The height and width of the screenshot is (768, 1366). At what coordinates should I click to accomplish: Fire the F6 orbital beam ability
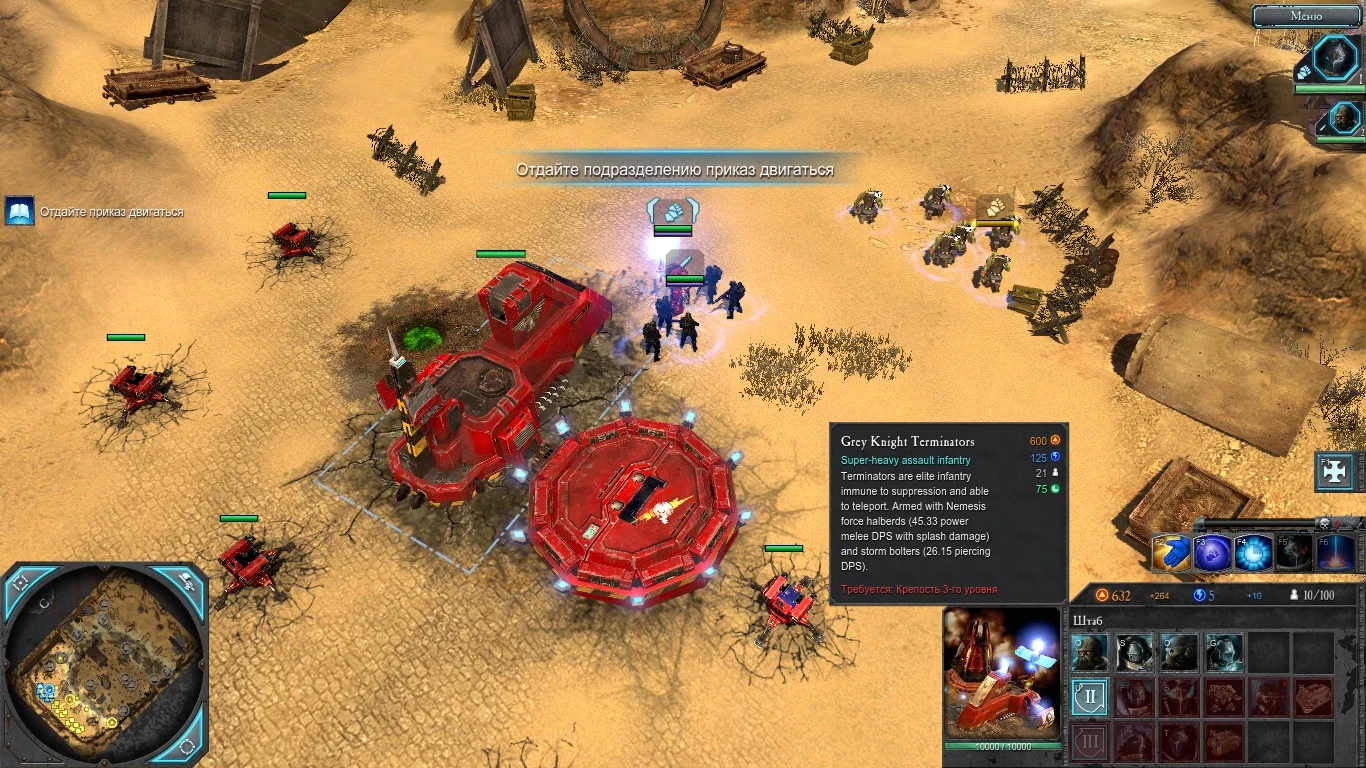pos(1333,553)
